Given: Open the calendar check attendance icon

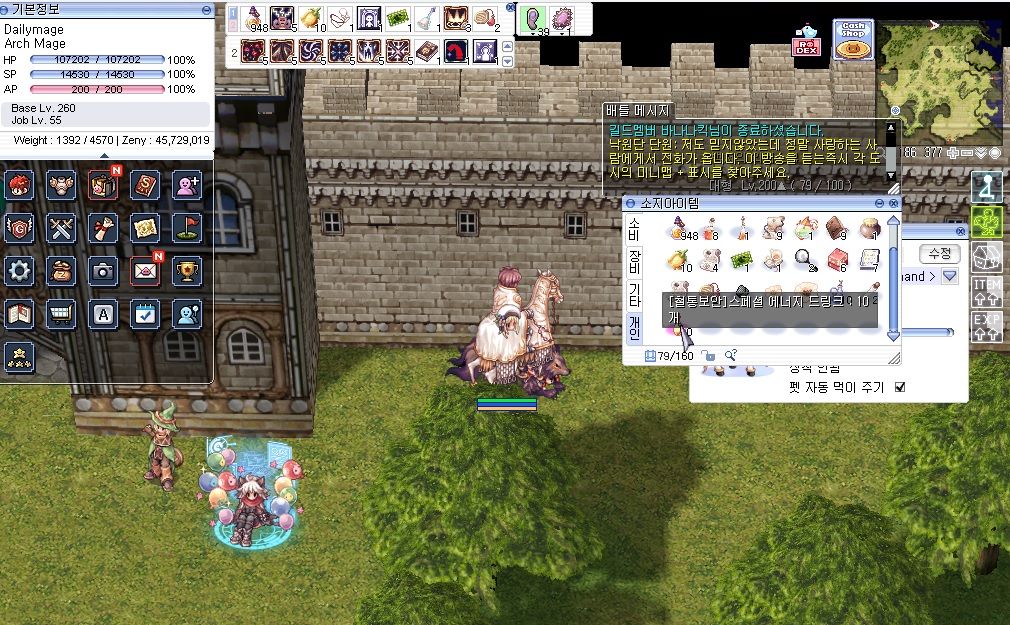Looking at the screenshot, I should click(145, 313).
